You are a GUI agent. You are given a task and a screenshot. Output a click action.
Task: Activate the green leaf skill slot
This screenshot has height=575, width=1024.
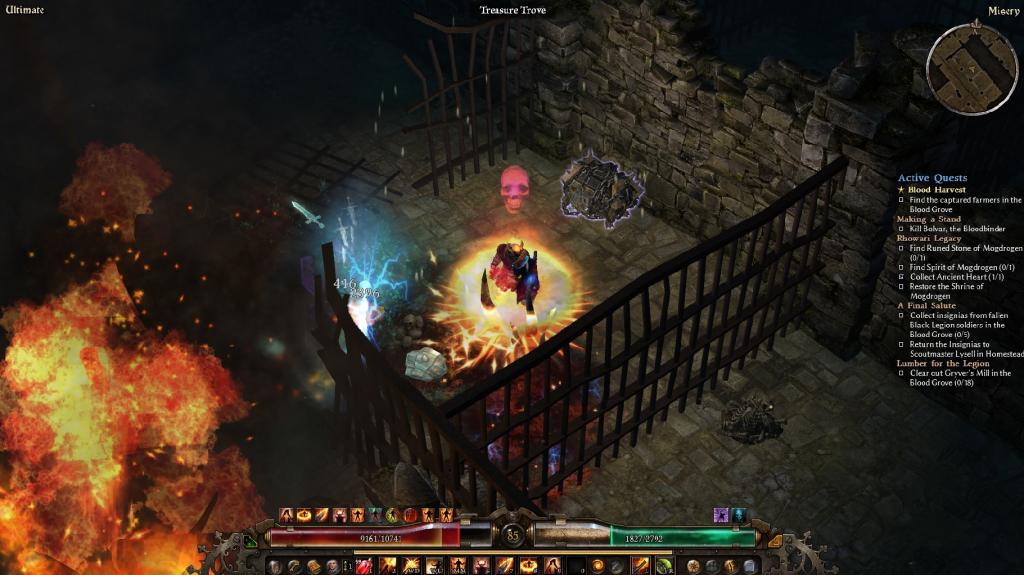click(664, 566)
